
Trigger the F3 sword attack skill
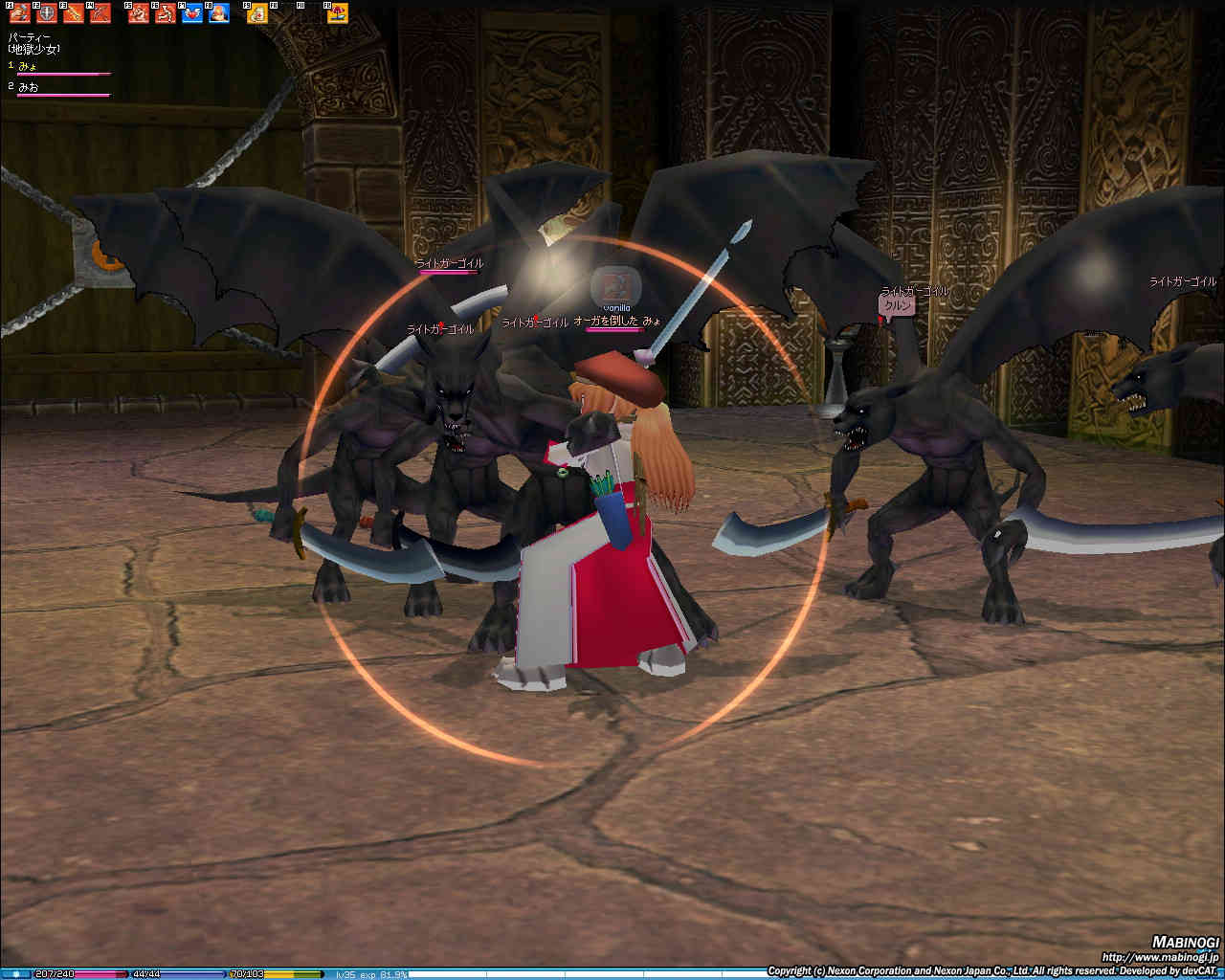pos(74,13)
